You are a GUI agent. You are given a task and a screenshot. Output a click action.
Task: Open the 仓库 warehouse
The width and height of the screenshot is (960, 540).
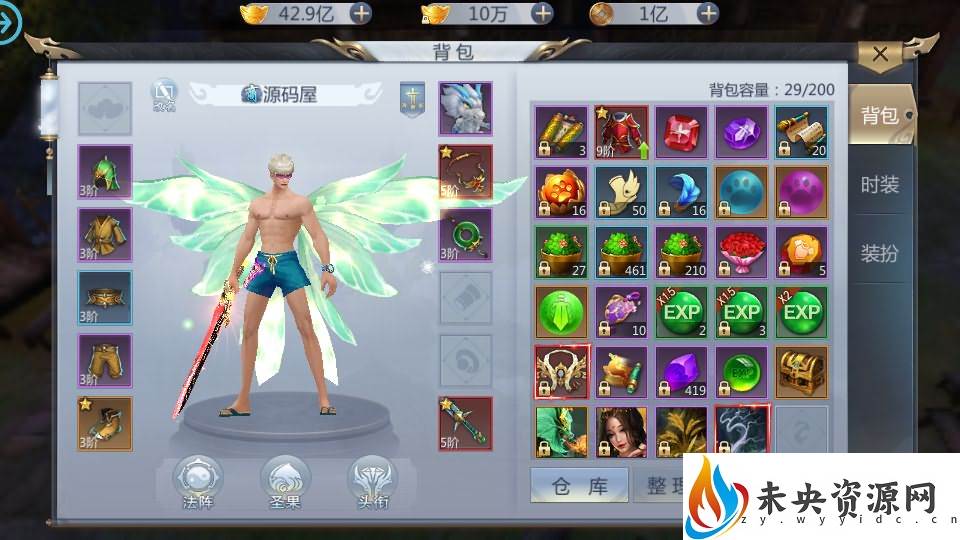(579, 486)
